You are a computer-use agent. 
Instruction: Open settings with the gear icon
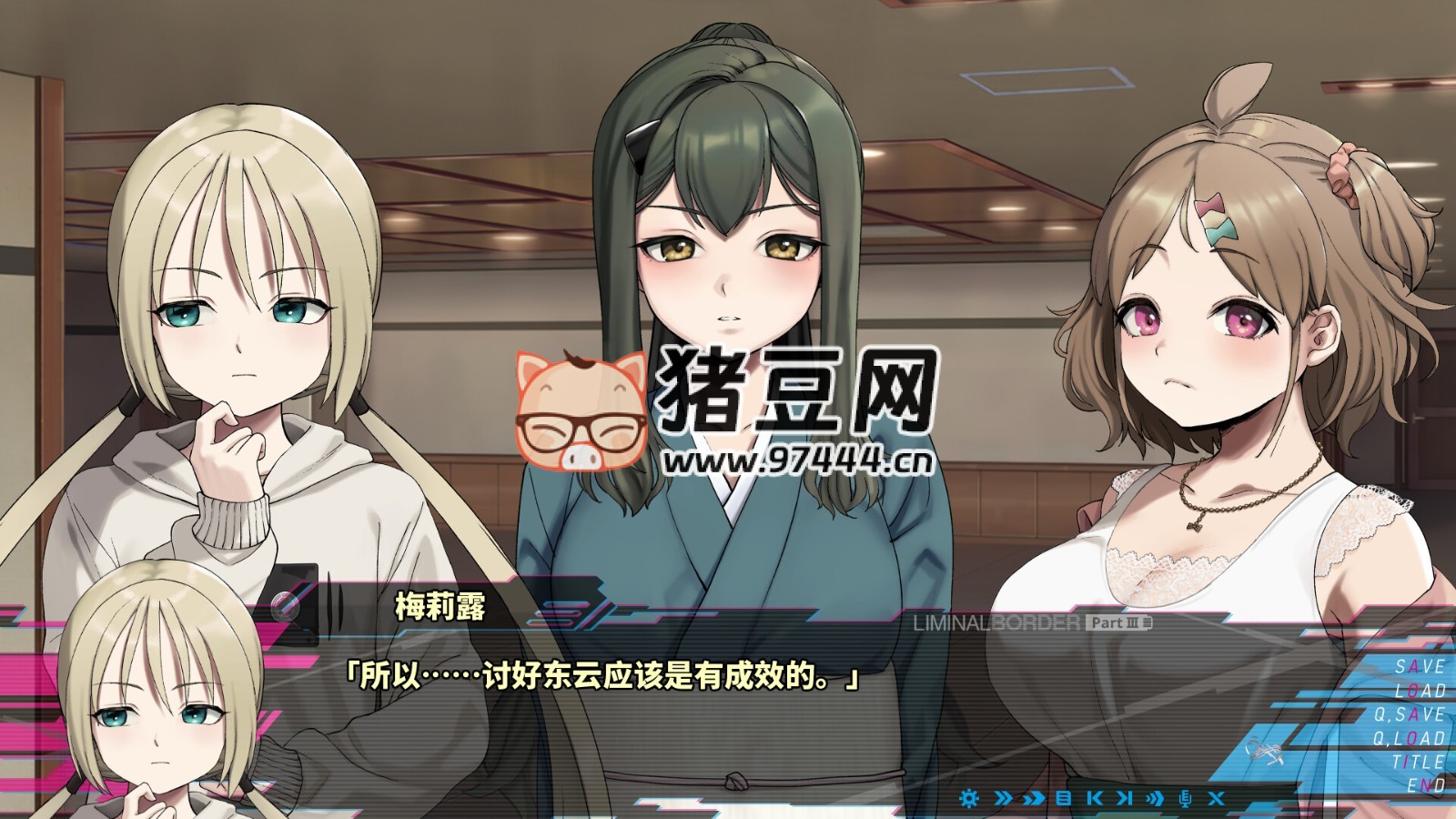click(x=970, y=798)
